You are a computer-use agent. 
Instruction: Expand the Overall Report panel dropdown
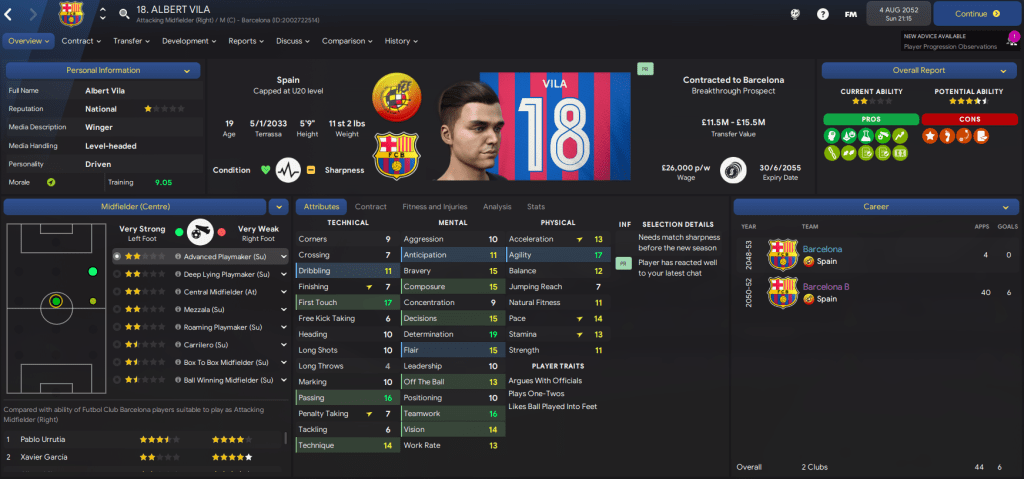pyautogui.click(x=913, y=71)
